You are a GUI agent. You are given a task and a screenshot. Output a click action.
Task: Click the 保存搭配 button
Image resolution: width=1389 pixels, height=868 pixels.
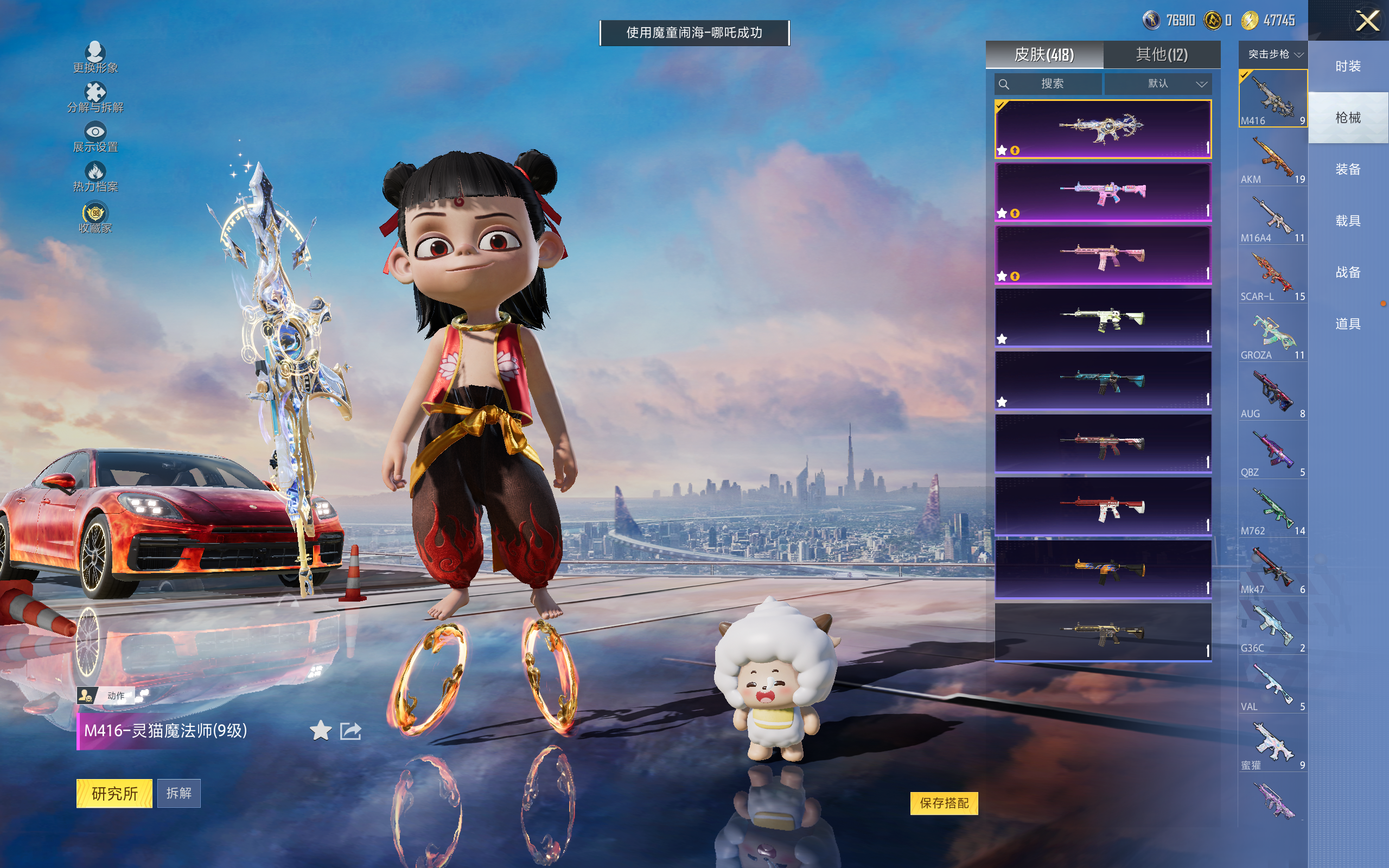944,802
